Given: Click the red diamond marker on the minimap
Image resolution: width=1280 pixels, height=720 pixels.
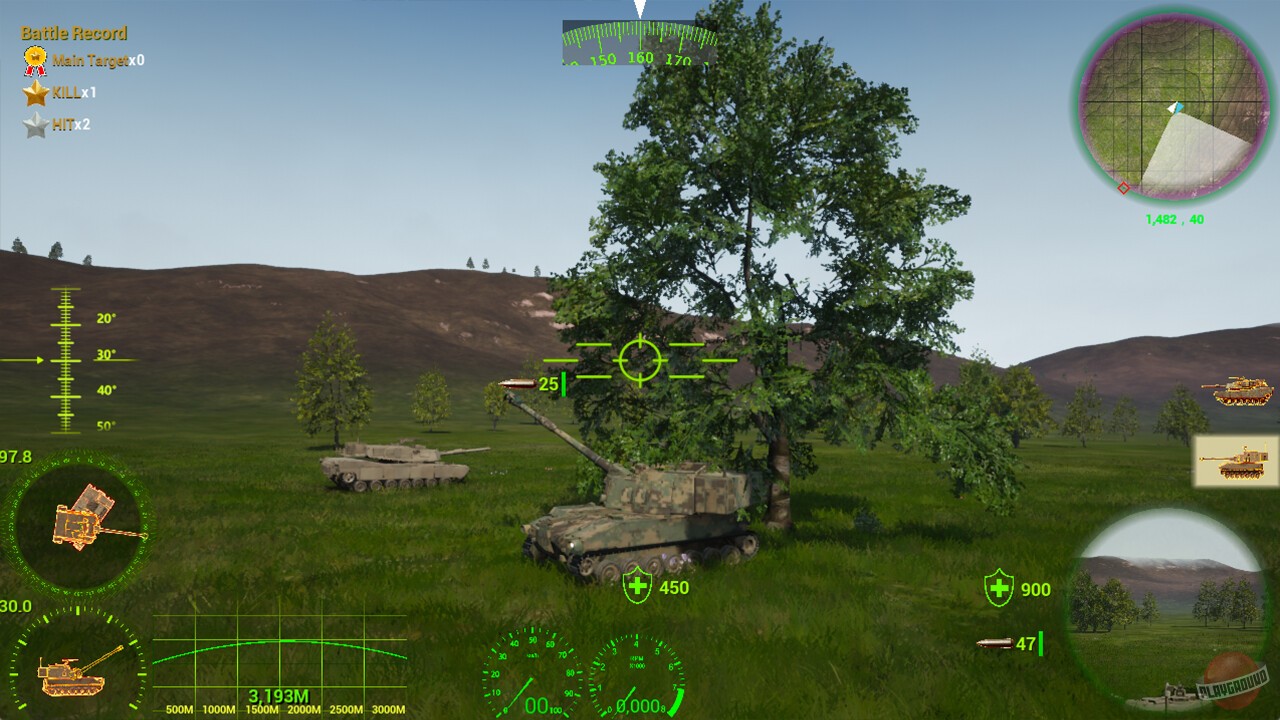Looking at the screenshot, I should [x=1124, y=186].
